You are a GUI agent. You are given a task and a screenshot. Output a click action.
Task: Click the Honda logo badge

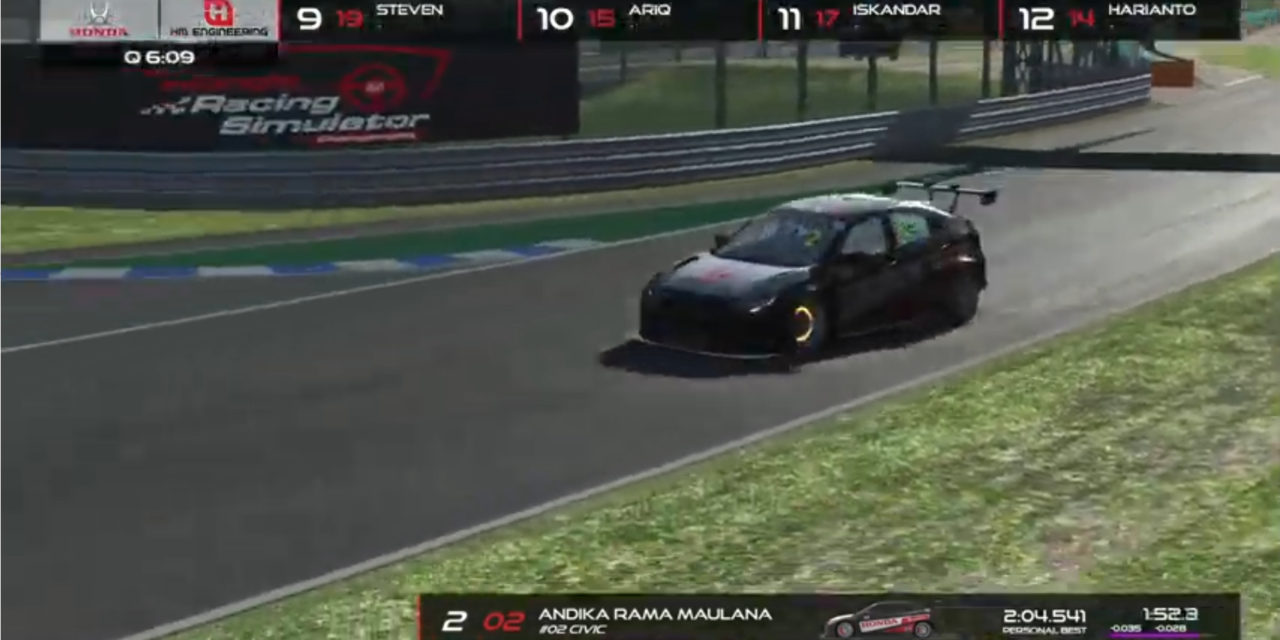click(99, 19)
